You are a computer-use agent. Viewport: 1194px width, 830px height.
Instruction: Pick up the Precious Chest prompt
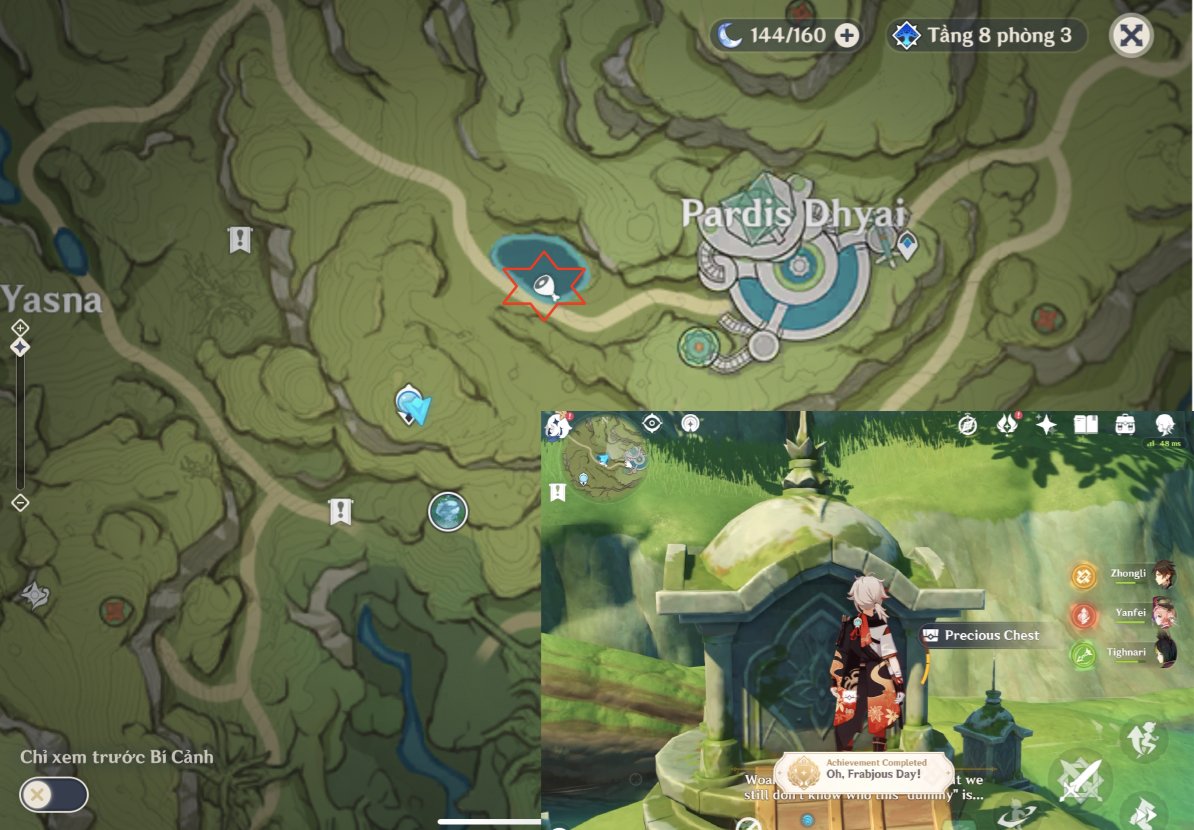click(981, 635)
